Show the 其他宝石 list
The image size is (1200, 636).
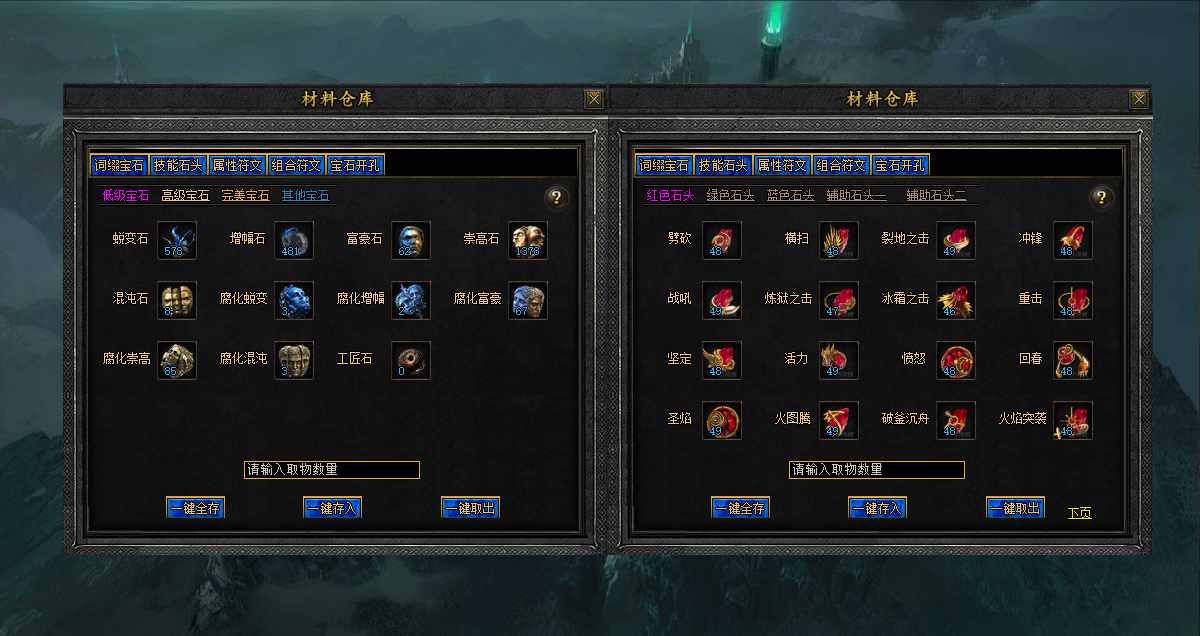pos(305,196)
